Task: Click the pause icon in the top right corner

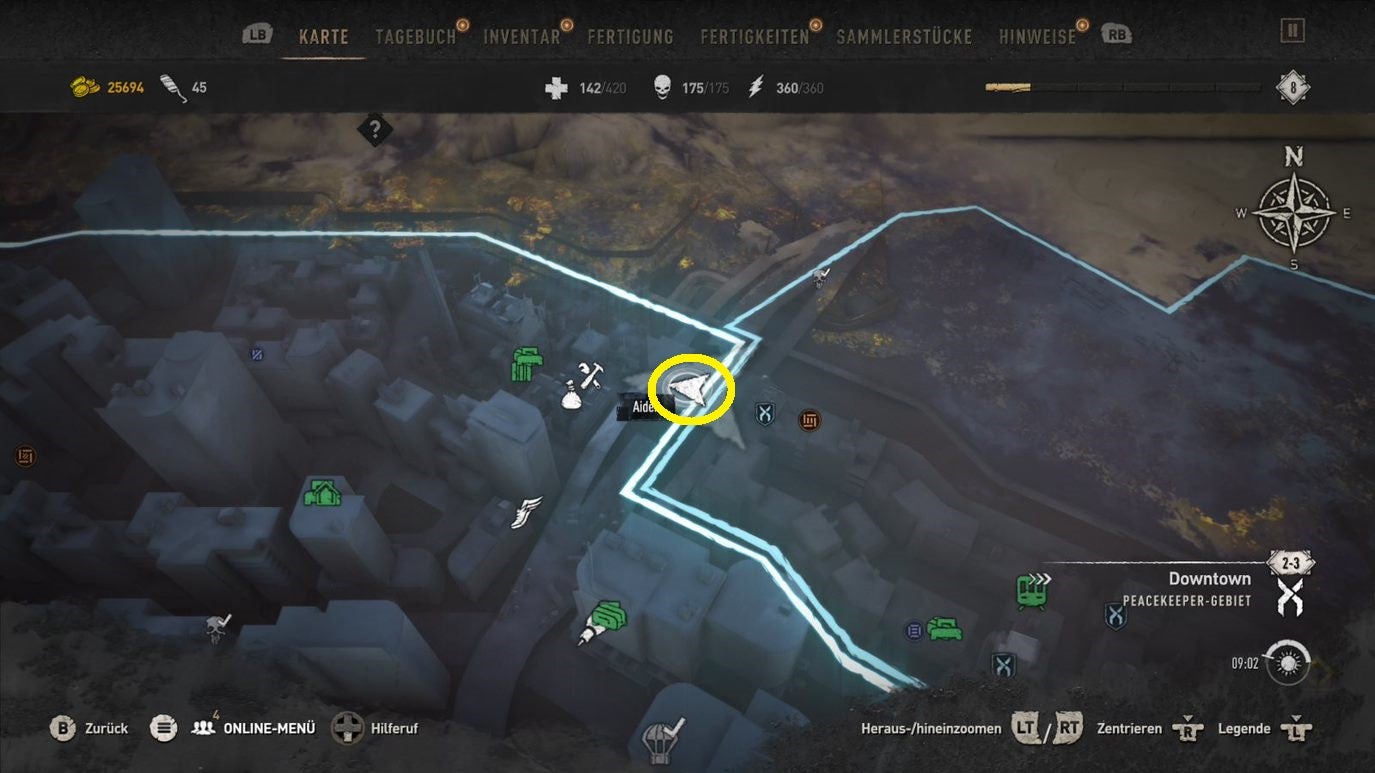Action: click(x=1292, y=29)
